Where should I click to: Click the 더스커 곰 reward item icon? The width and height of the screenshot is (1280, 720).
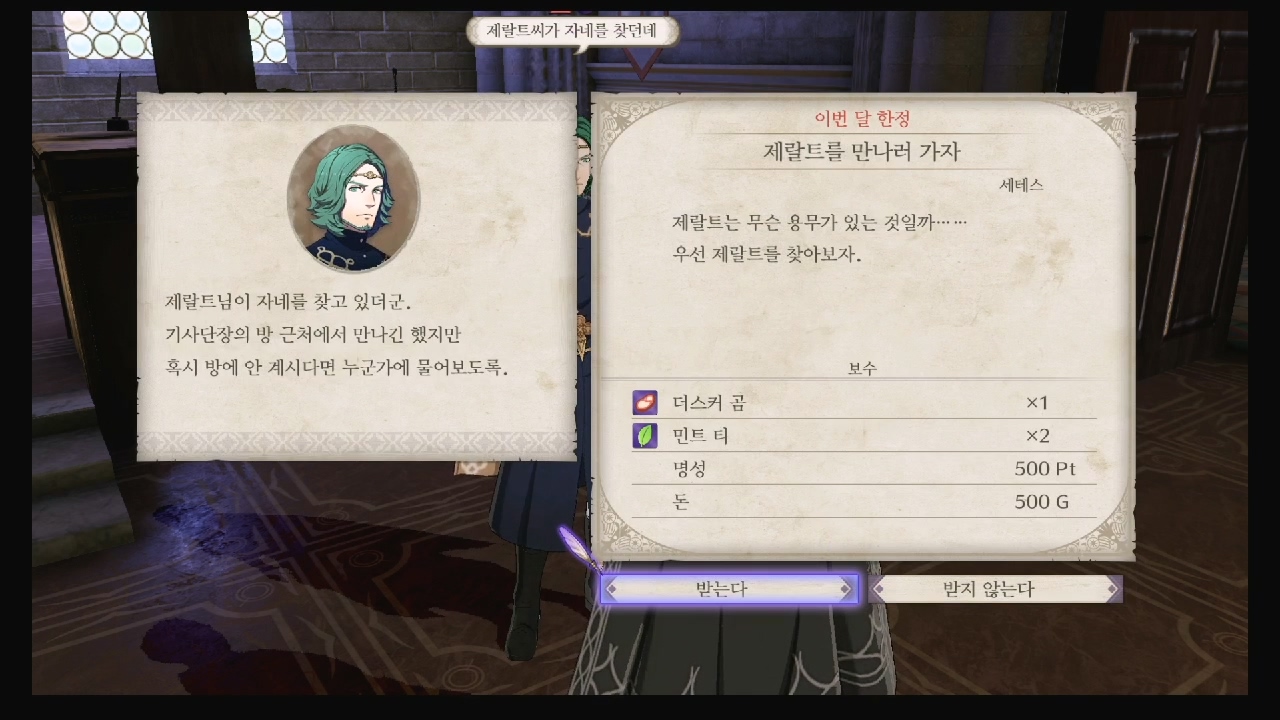(645, 403)
